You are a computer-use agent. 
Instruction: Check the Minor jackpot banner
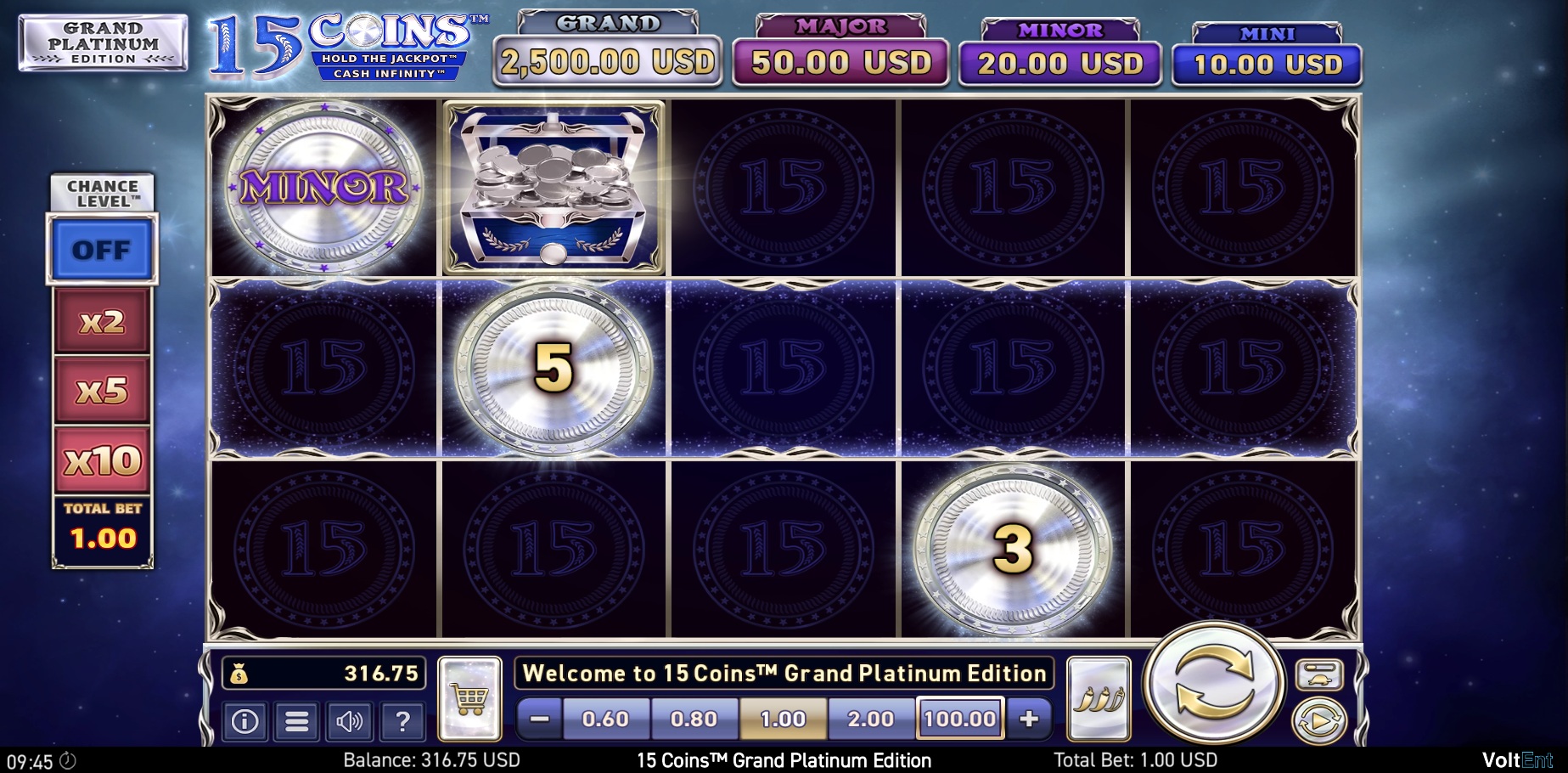(x=1059, y=48)
